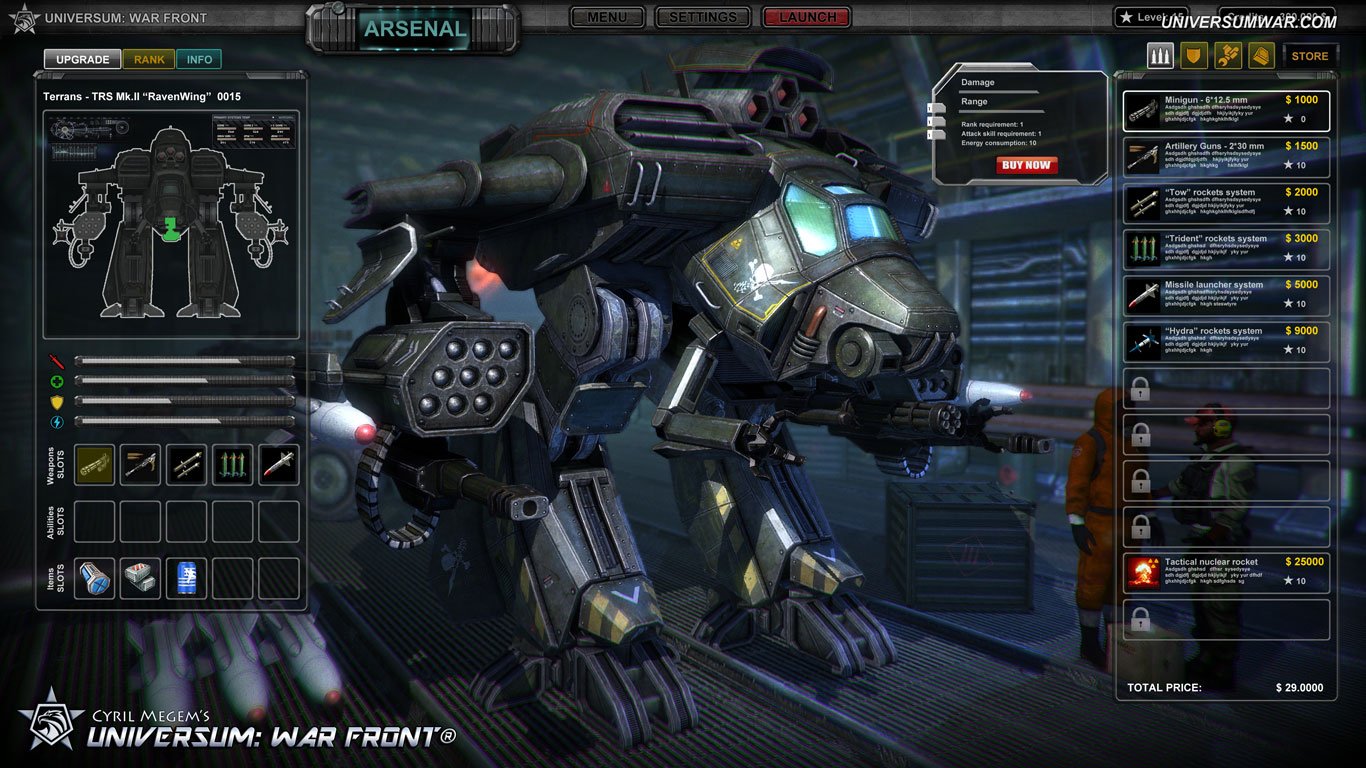1366x768 pixels.
Task: Click the health cross stat icon
Action: (58, 381)
